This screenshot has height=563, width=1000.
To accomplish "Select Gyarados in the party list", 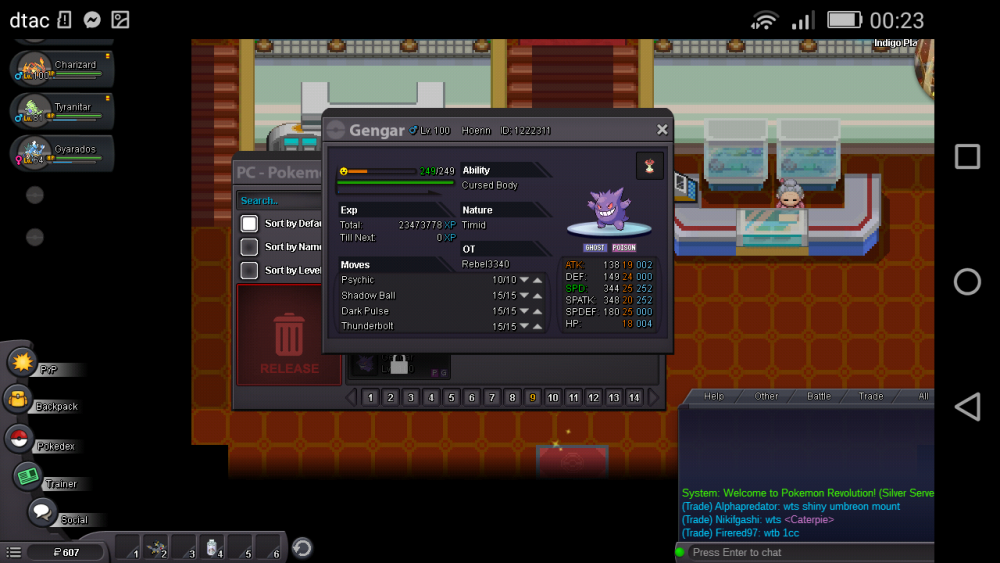I will click(62, 153).
